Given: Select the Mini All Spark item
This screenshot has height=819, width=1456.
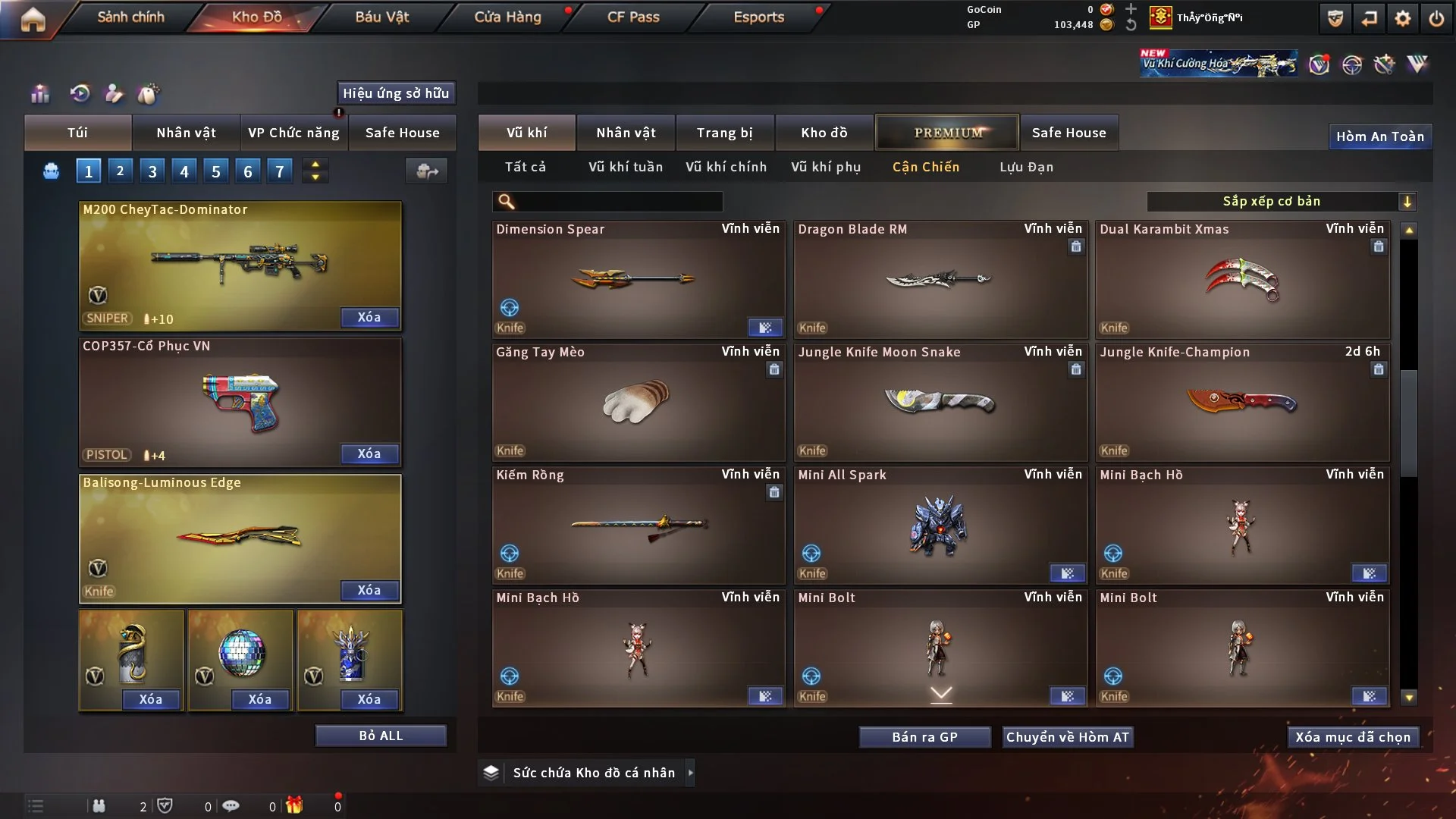Looking at the screenshot, I should pos(940,526).
